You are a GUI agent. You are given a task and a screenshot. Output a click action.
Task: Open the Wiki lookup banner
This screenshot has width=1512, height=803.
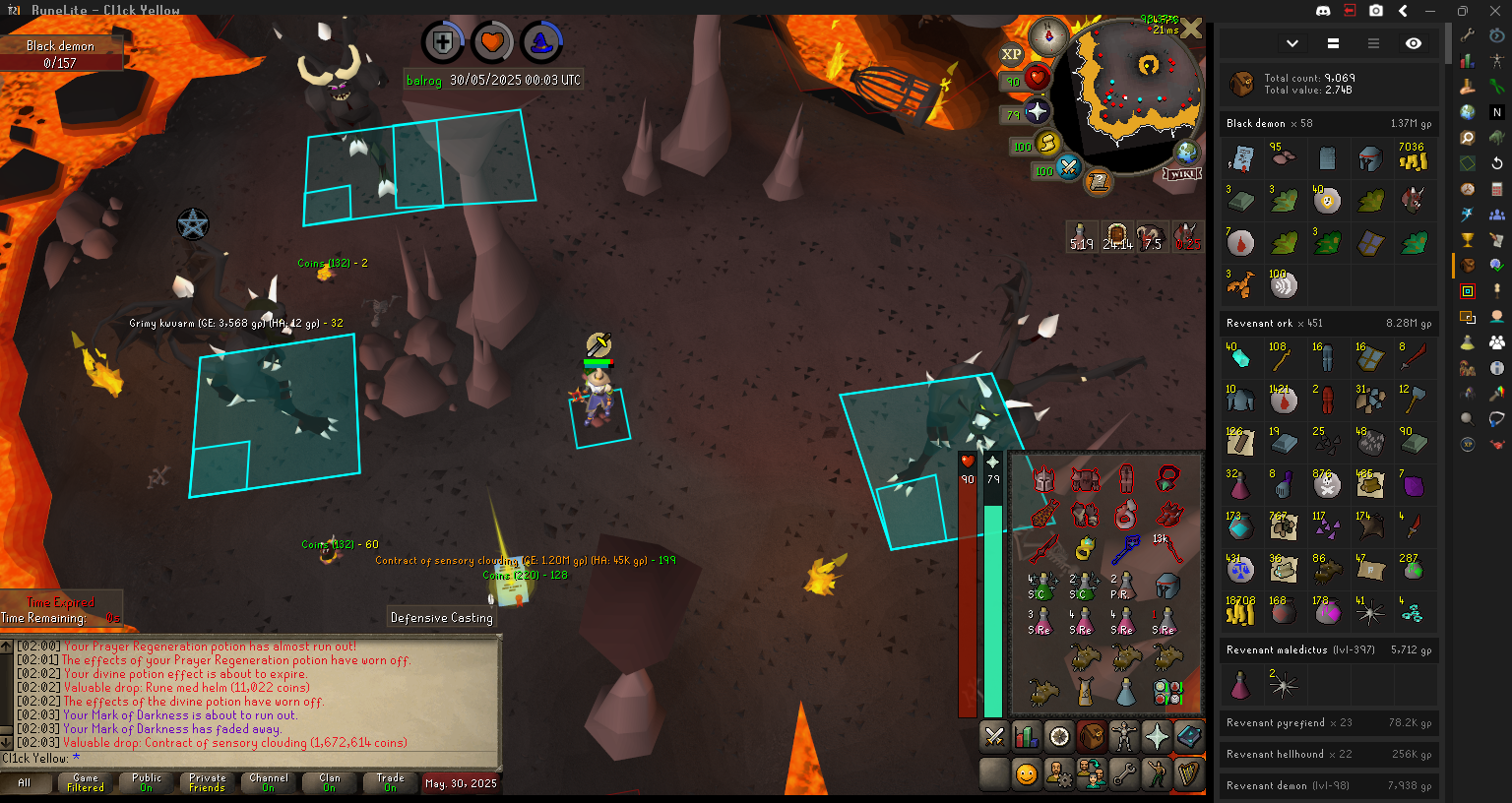1182,174
